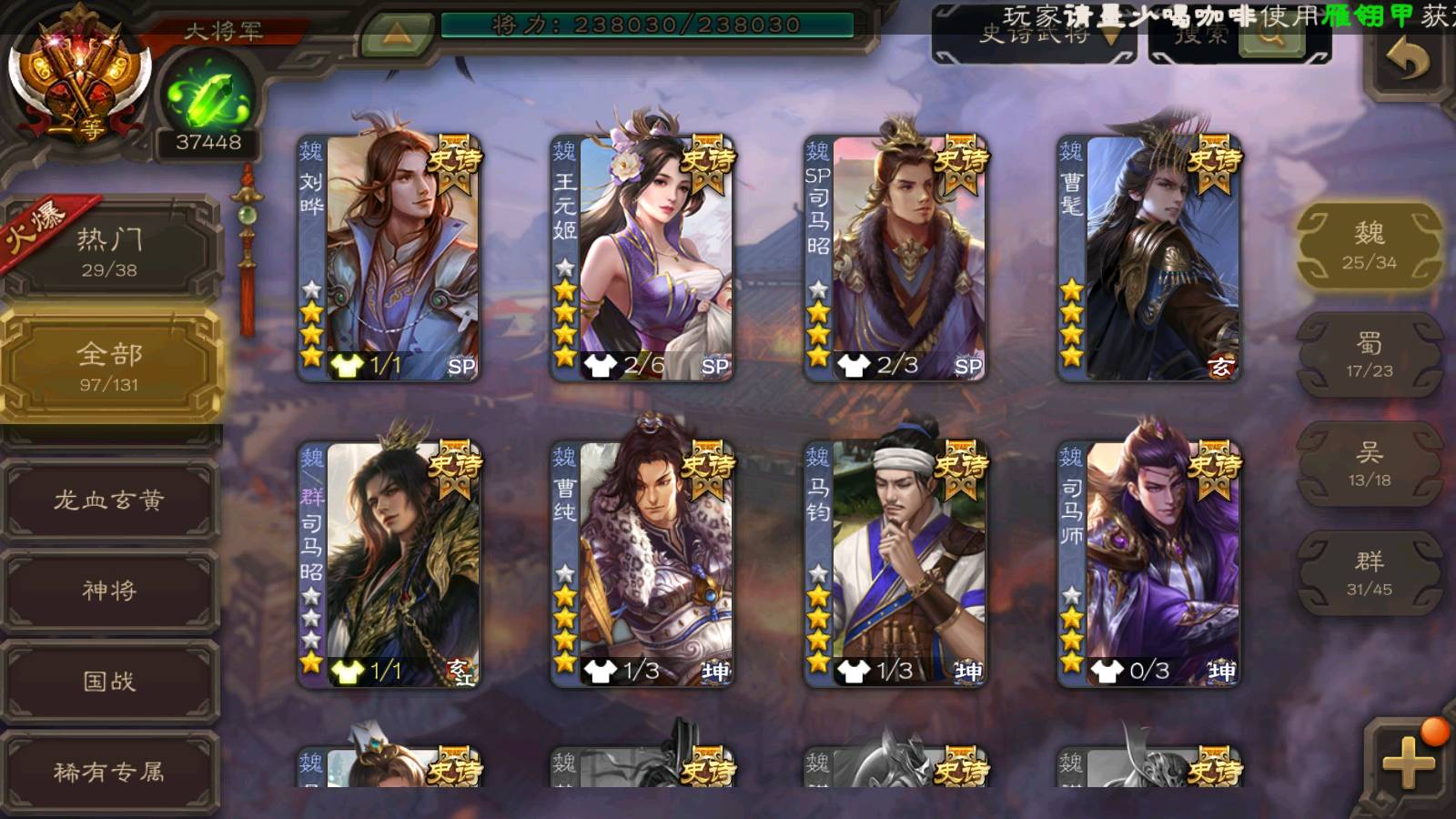Select the 刘晔 hero card
The image size is (1456, 819).
click(x=389, y=257)
